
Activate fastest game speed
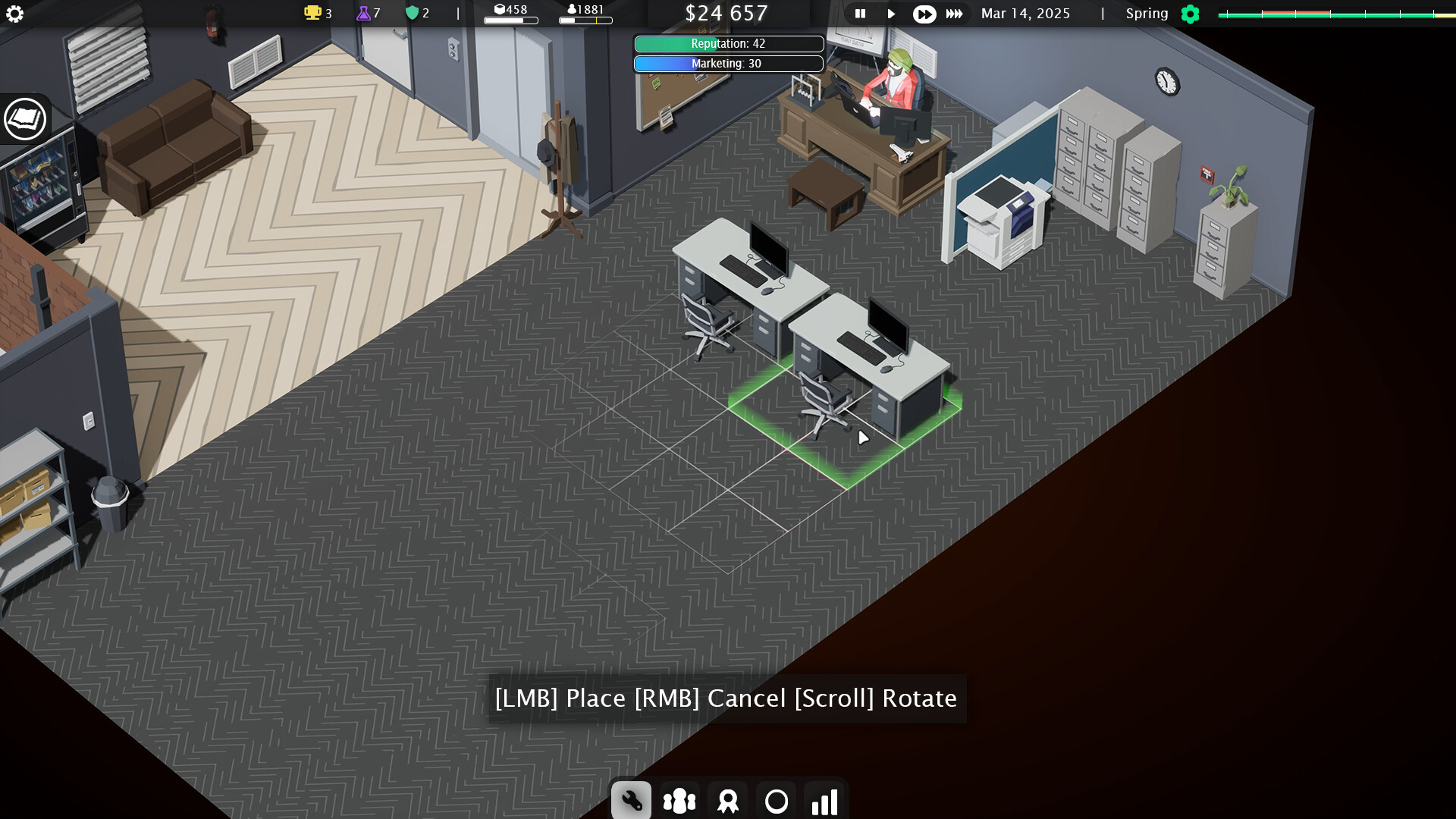[955, 14]
